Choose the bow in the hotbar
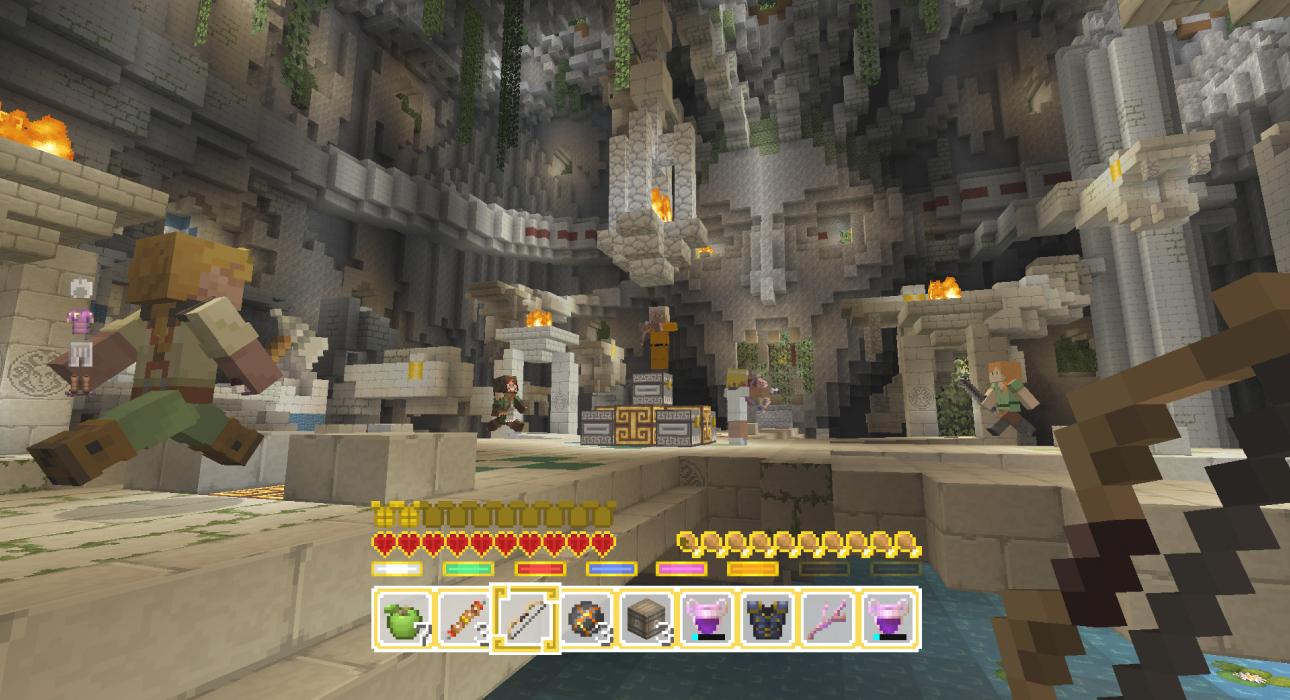The height and width of the screenshot is (700, 1290). click(527, 619)
